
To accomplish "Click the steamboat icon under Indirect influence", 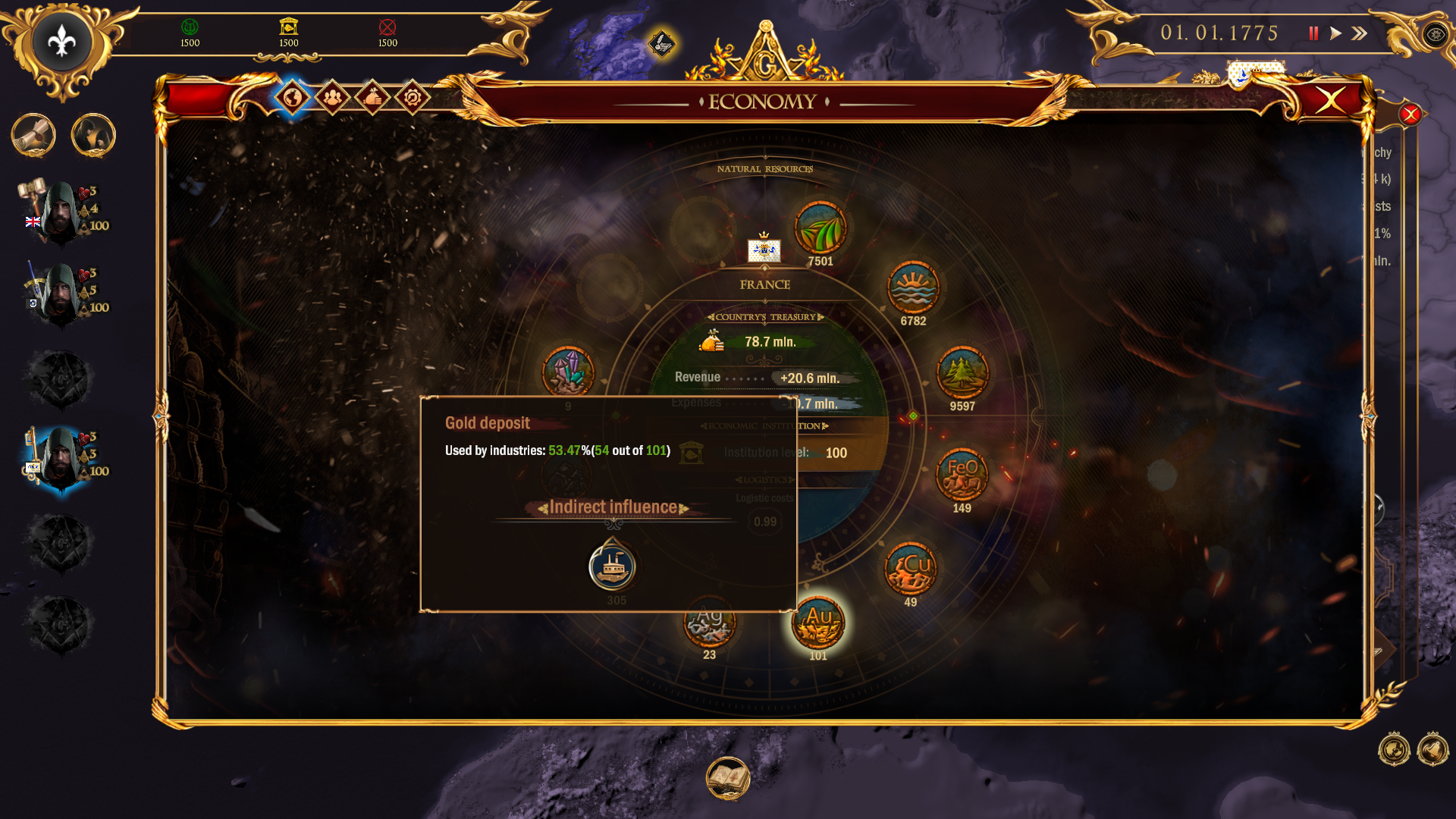I will [613, 565].
